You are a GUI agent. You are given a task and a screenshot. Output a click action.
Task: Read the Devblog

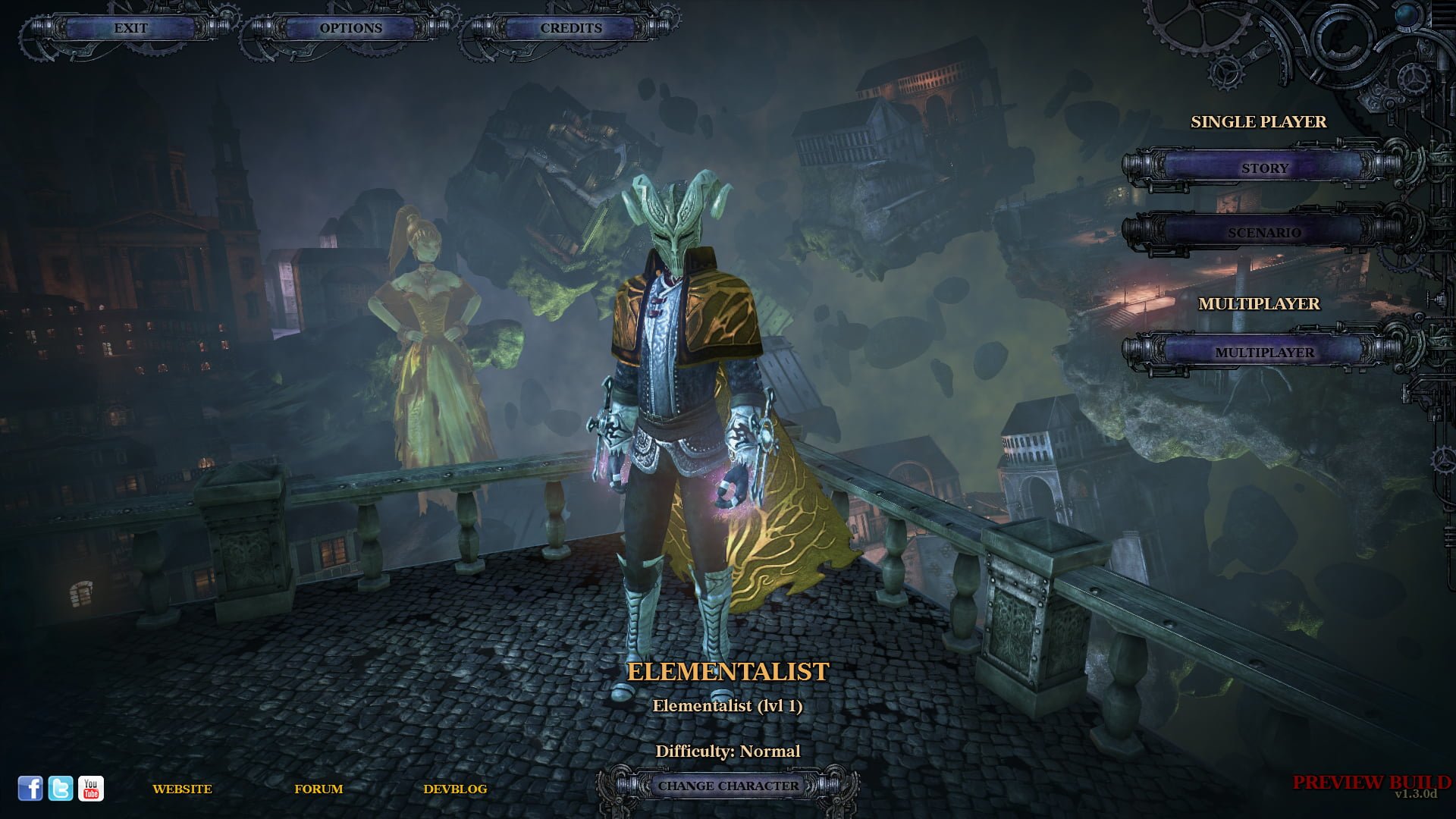click(457, 789)
